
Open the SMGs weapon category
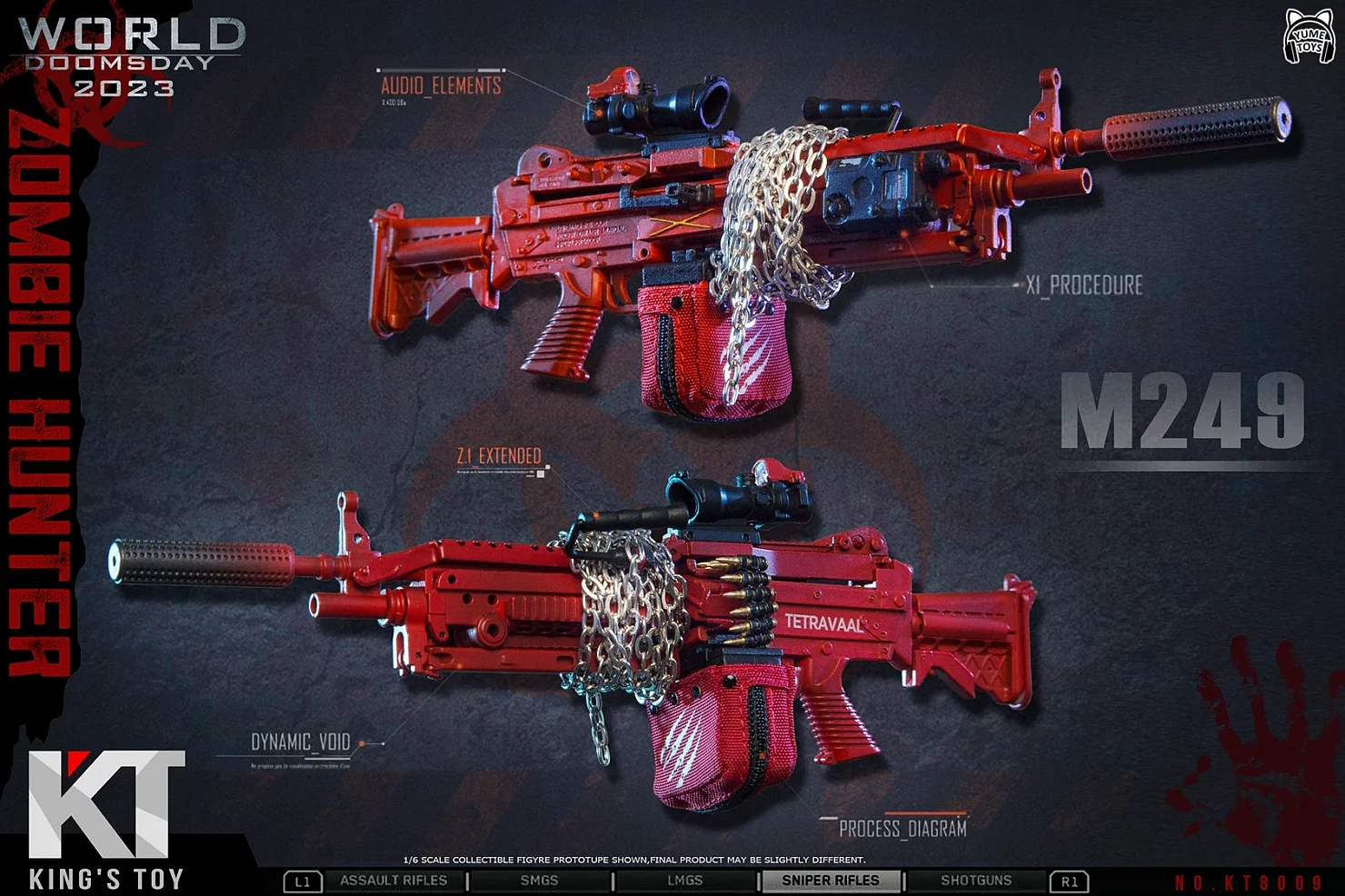pos(539,881)
